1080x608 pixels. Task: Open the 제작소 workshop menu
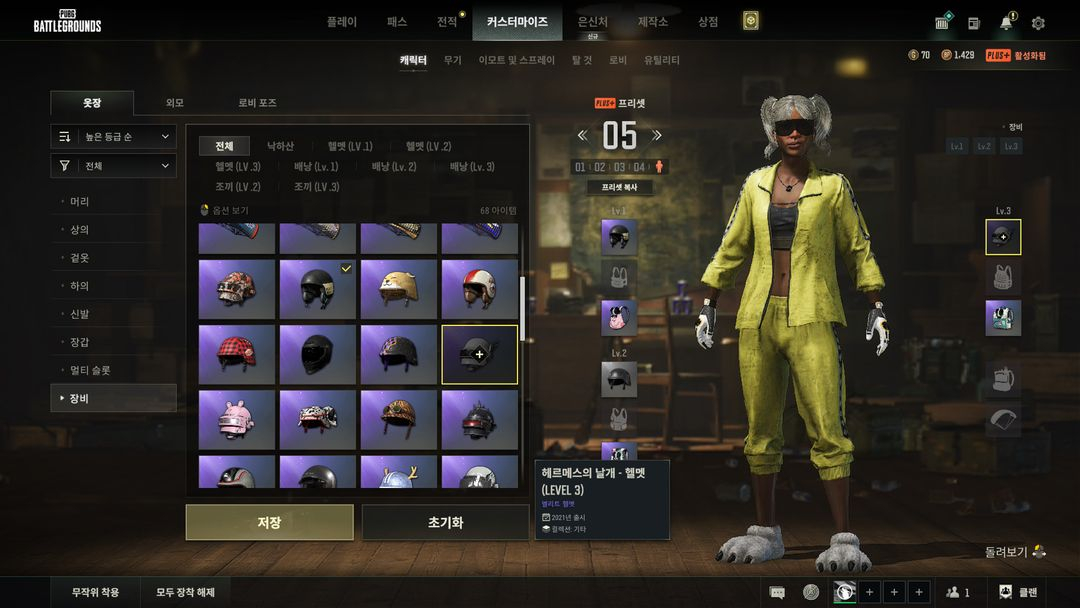(x=653, y=21)
